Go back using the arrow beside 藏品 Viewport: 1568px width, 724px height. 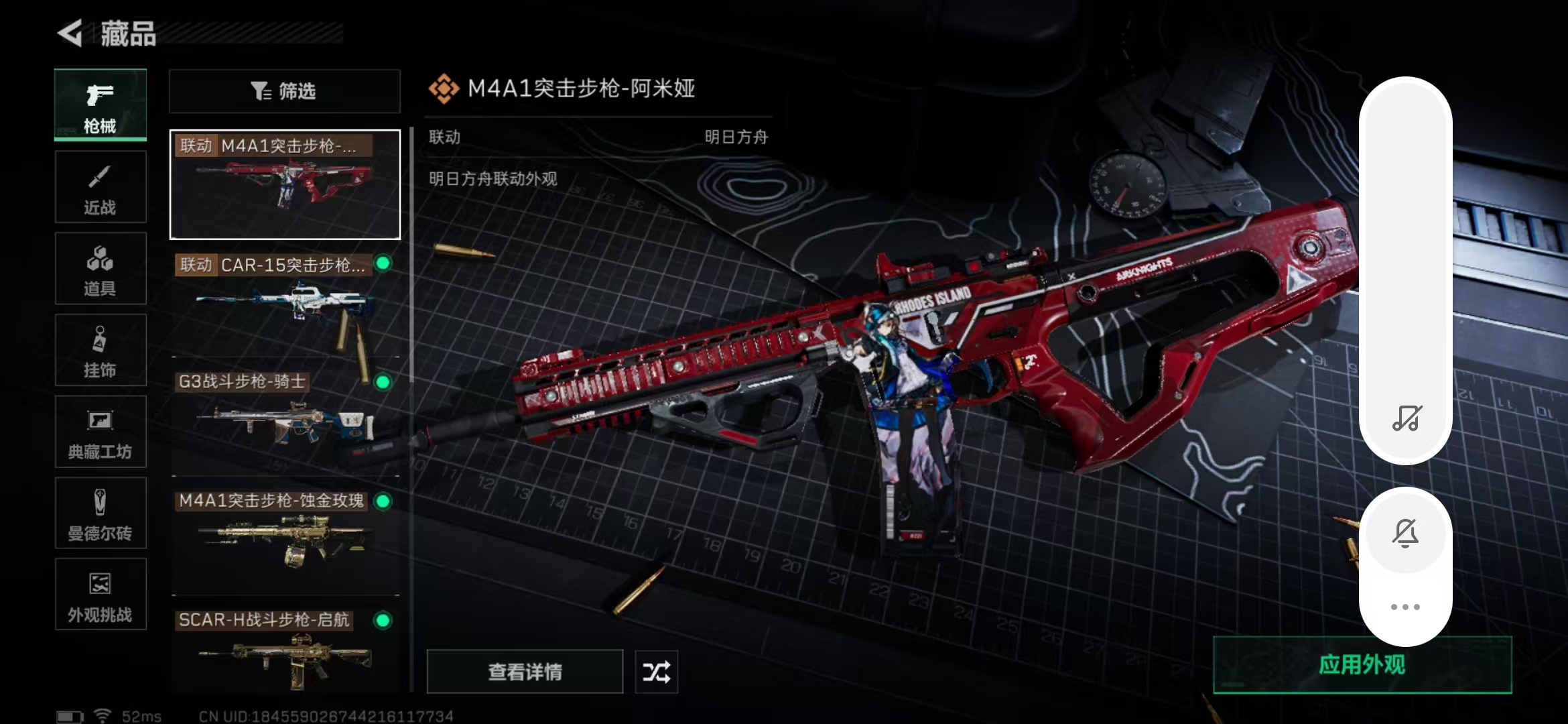(70, 33)
